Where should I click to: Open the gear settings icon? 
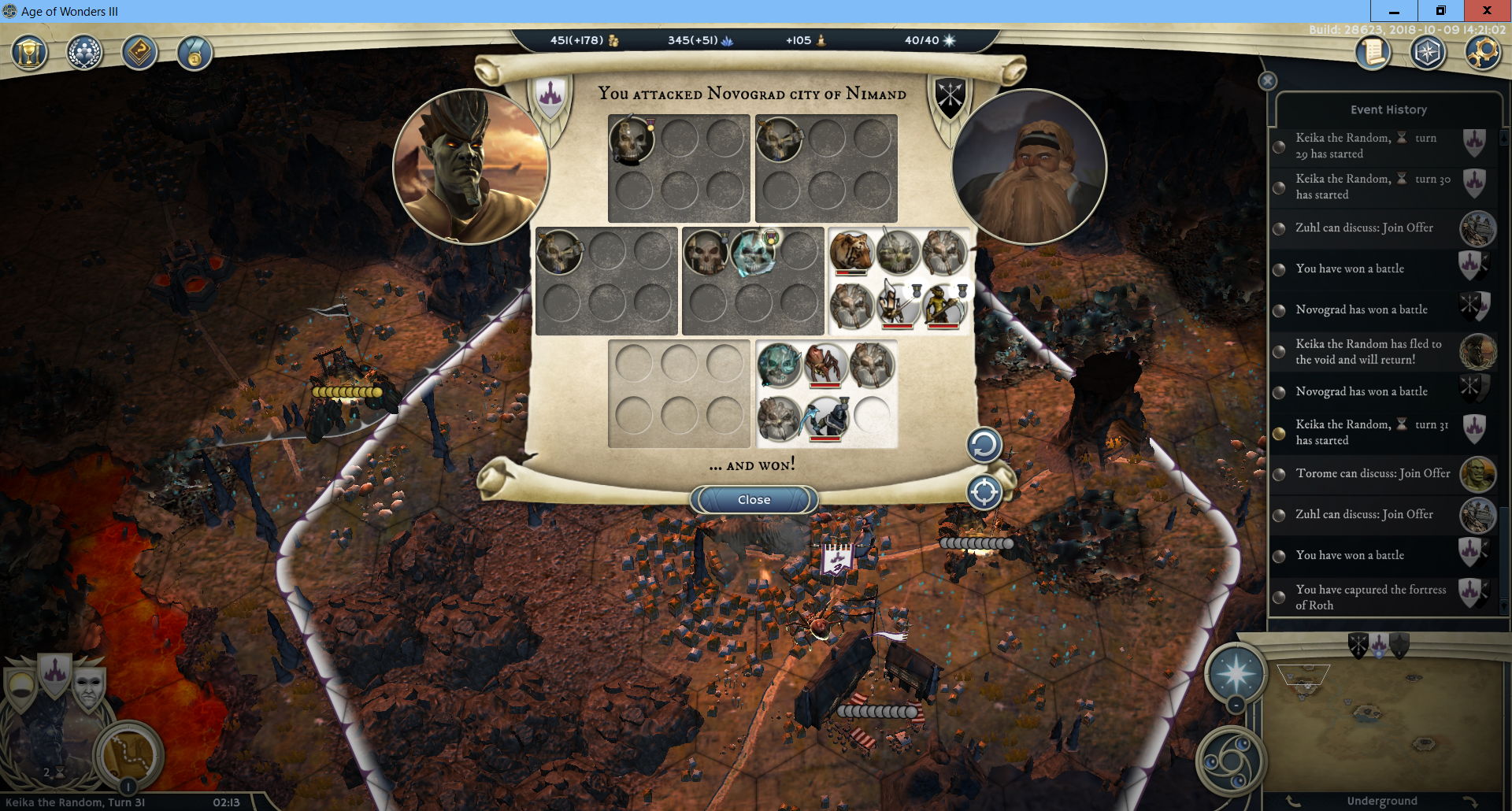point(1482,54)
